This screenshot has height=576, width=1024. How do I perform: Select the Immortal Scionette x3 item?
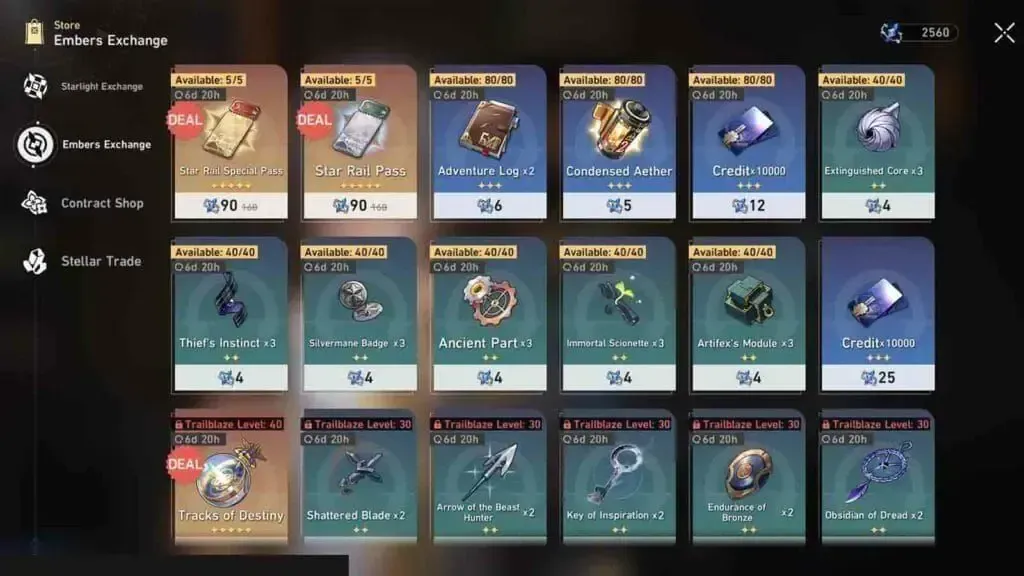point(619,314)
